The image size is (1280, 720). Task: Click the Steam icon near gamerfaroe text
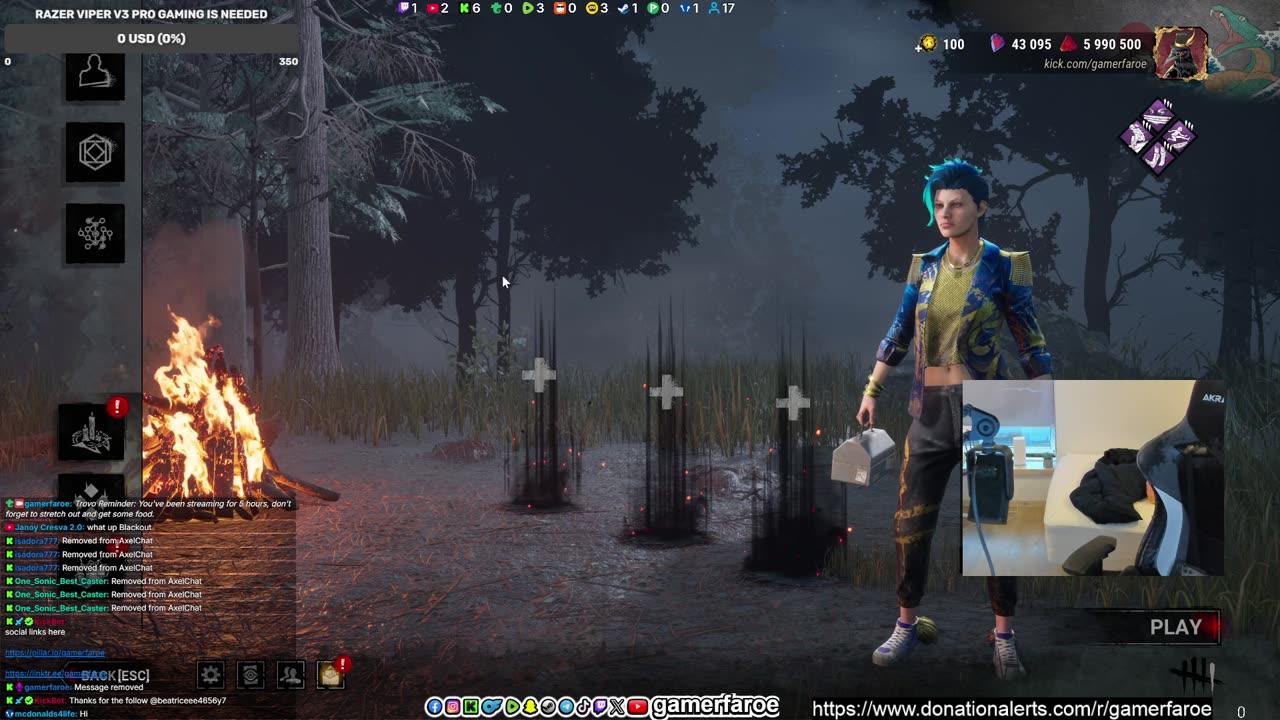[548, 707]
